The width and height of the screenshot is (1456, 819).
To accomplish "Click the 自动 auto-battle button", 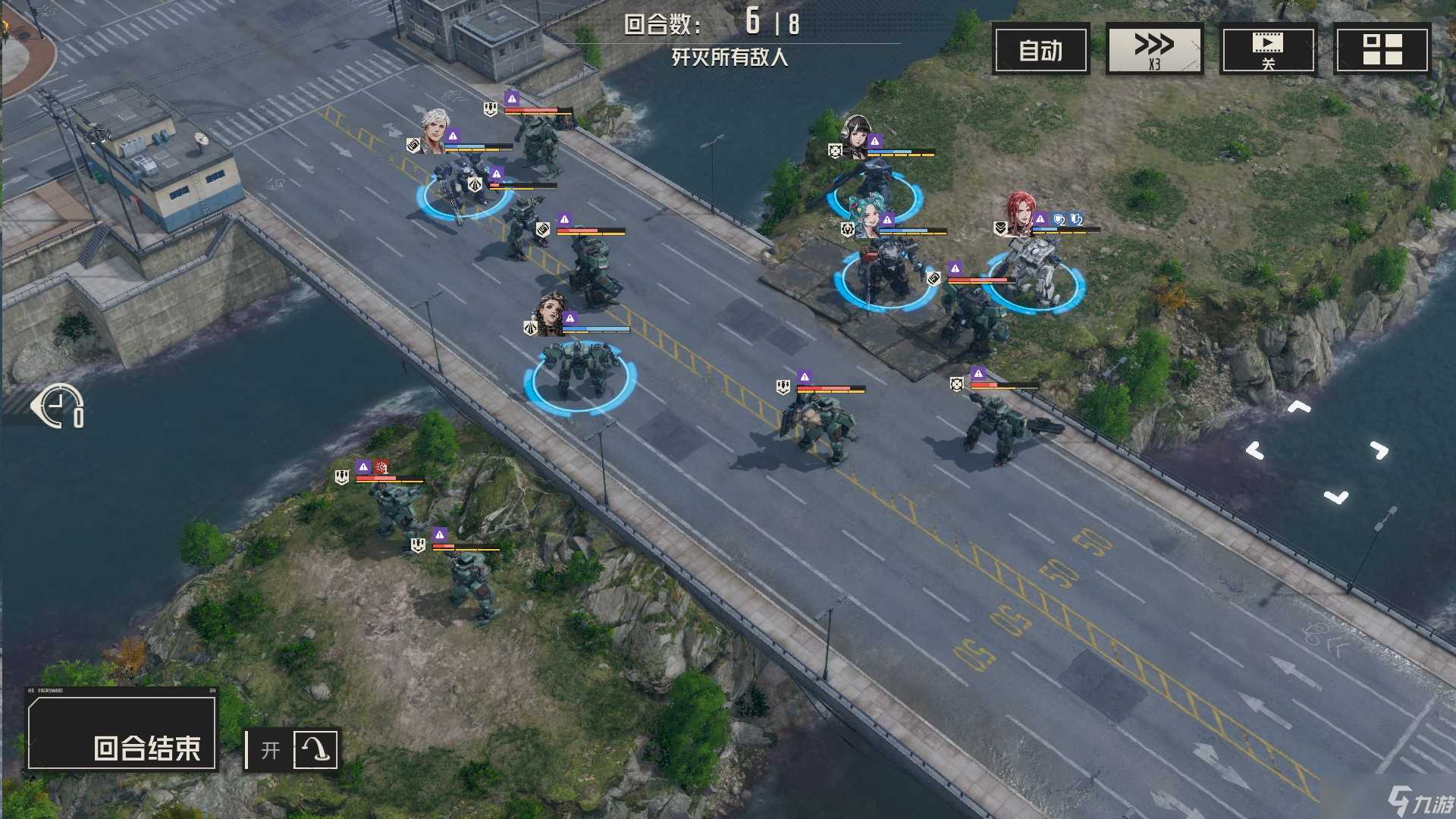I will (x=1040, y=49).
